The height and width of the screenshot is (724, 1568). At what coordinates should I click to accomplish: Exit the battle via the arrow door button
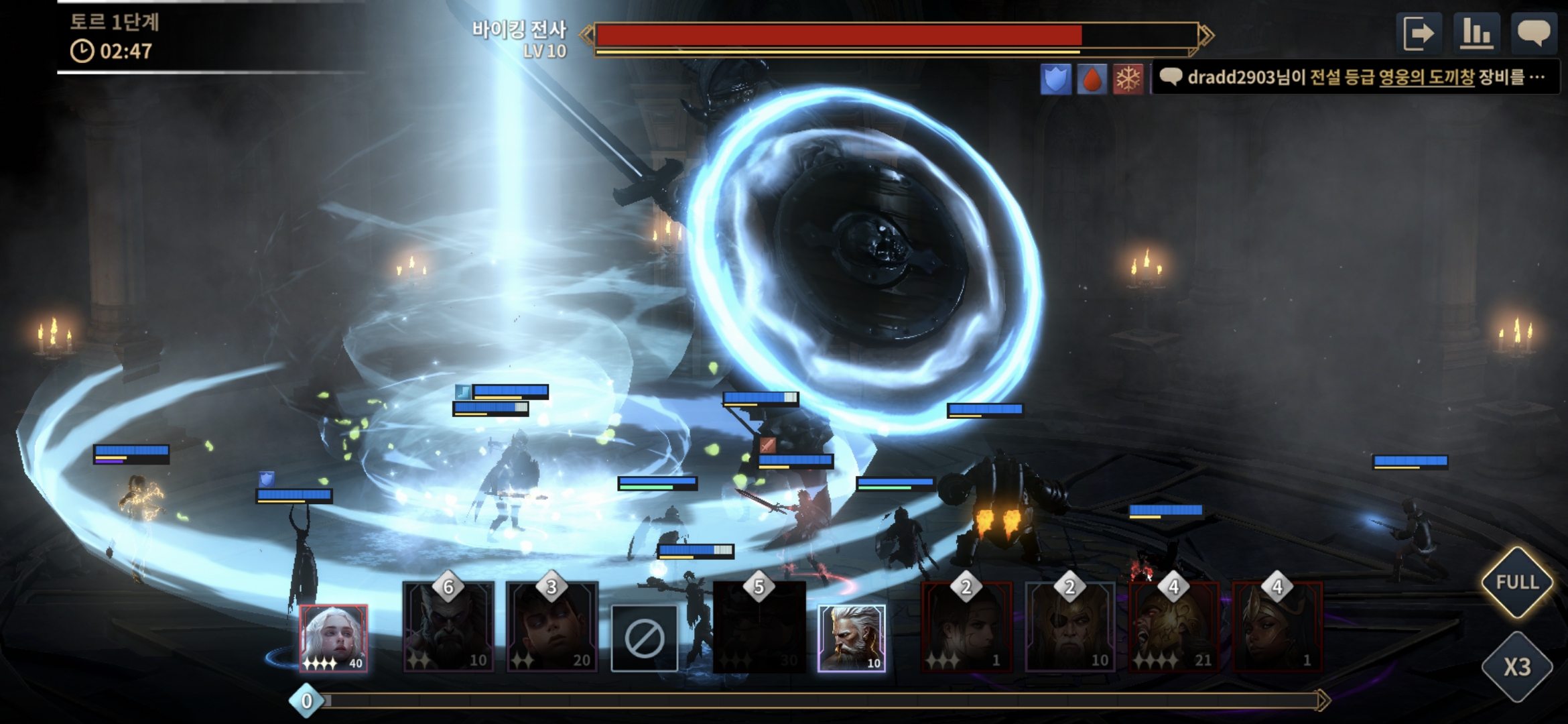tap(1419, 34)
